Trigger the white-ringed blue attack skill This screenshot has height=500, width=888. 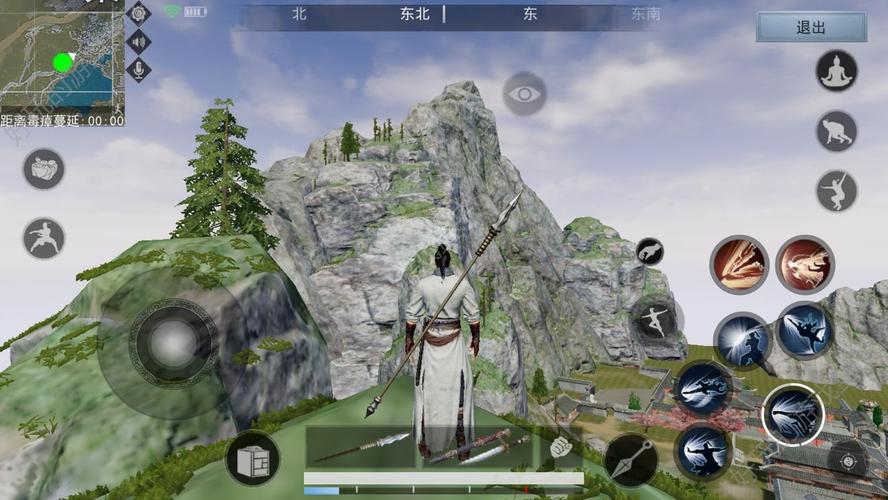click(x=793, y=414)
